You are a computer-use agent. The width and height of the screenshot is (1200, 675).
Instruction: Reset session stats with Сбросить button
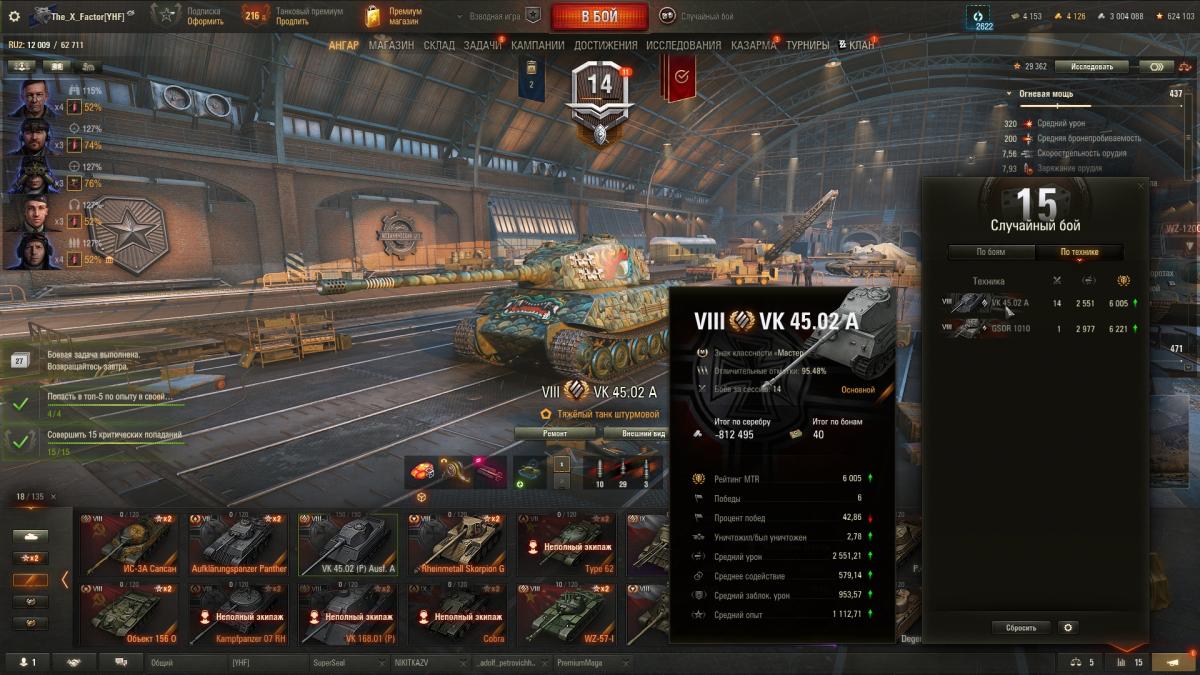coord(1021,628)
